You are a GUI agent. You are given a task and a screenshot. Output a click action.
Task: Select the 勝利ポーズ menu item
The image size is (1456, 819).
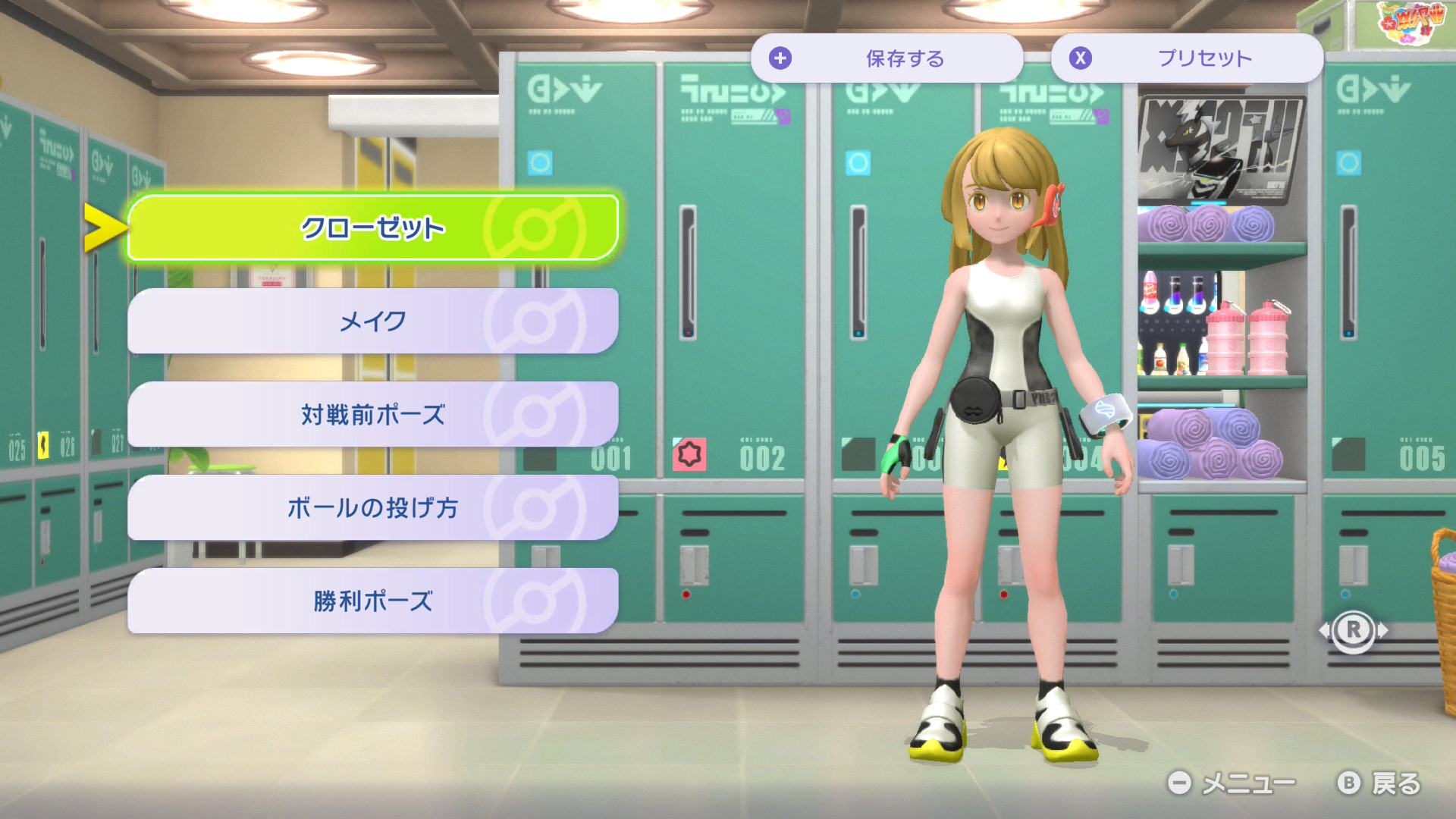[372, 601]
